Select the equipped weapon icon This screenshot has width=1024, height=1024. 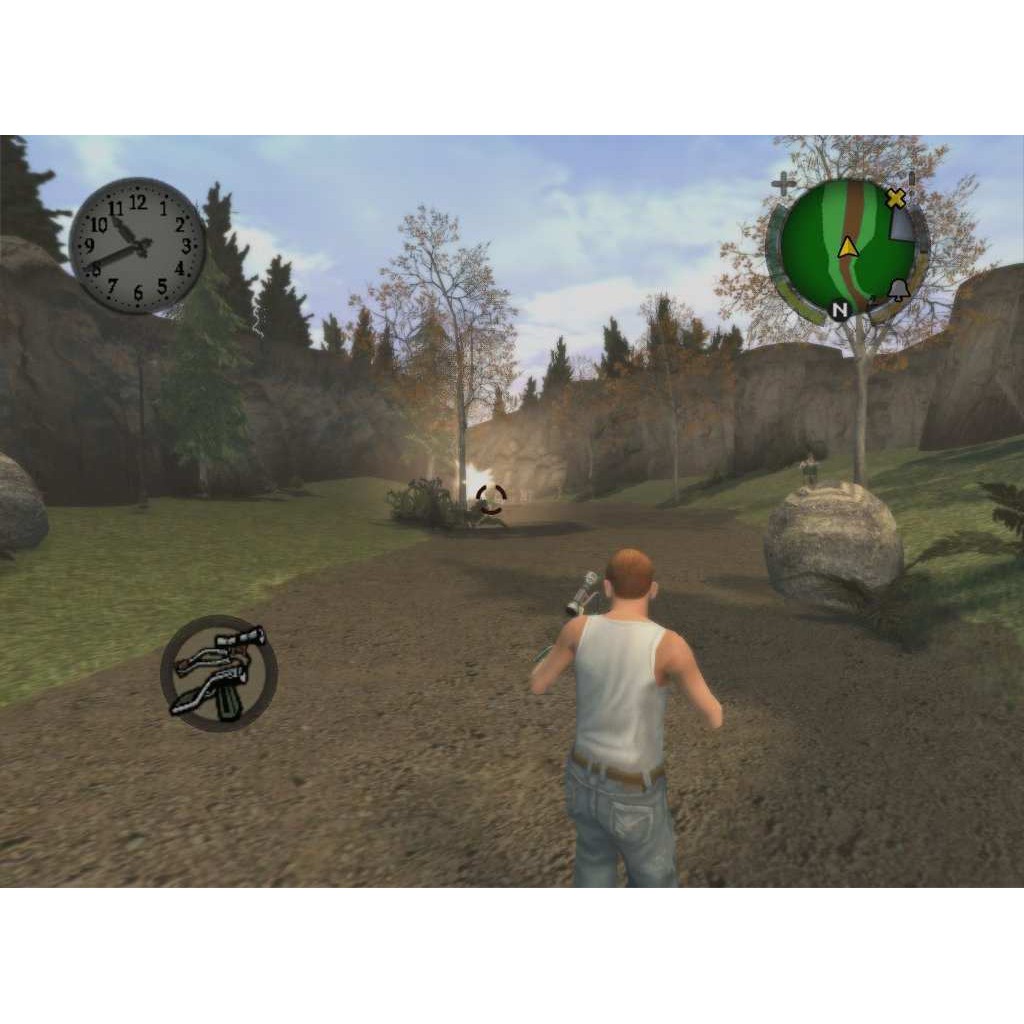click(x=219, y=673)
